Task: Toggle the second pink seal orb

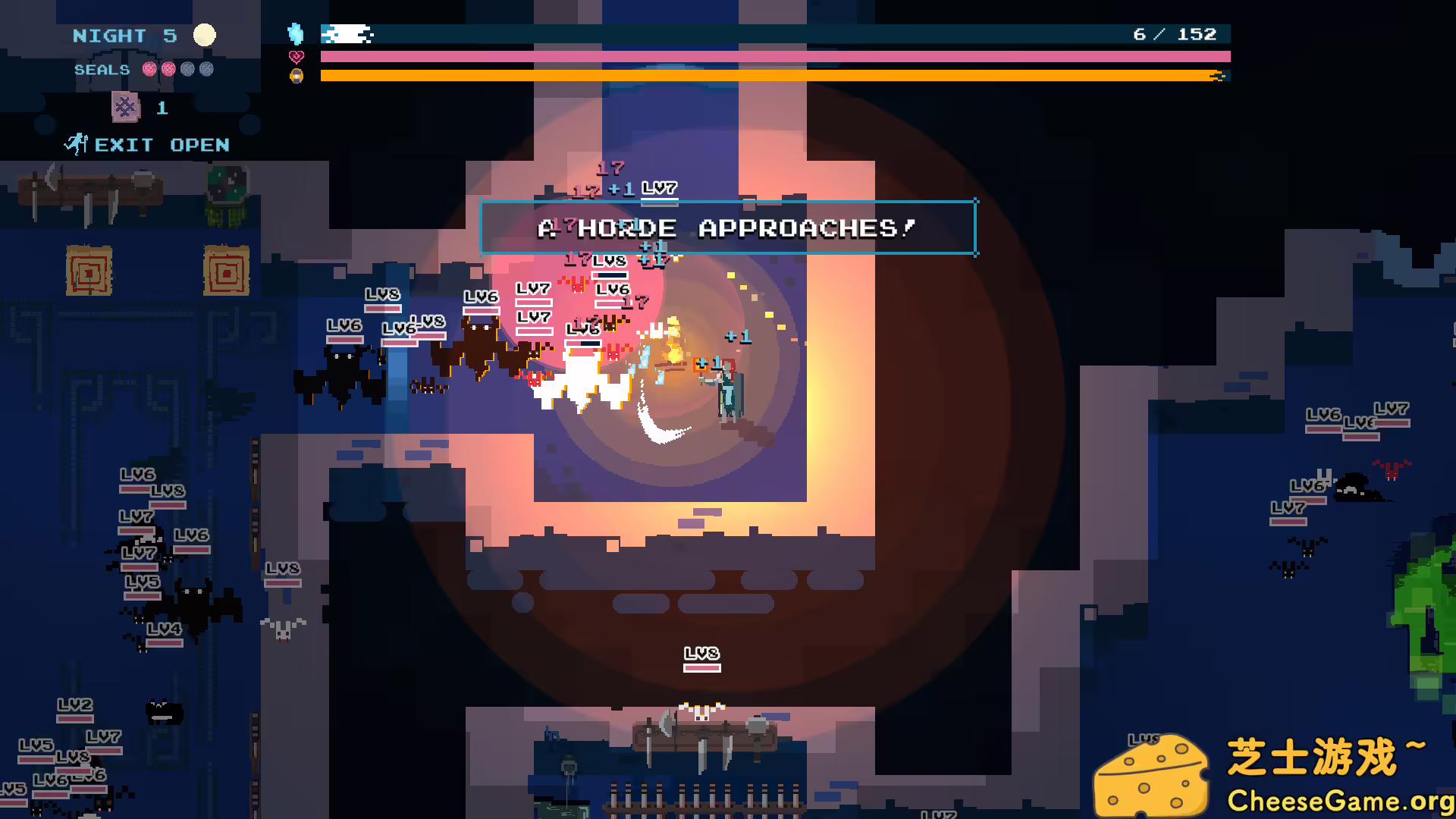Action: coord(168,69)
